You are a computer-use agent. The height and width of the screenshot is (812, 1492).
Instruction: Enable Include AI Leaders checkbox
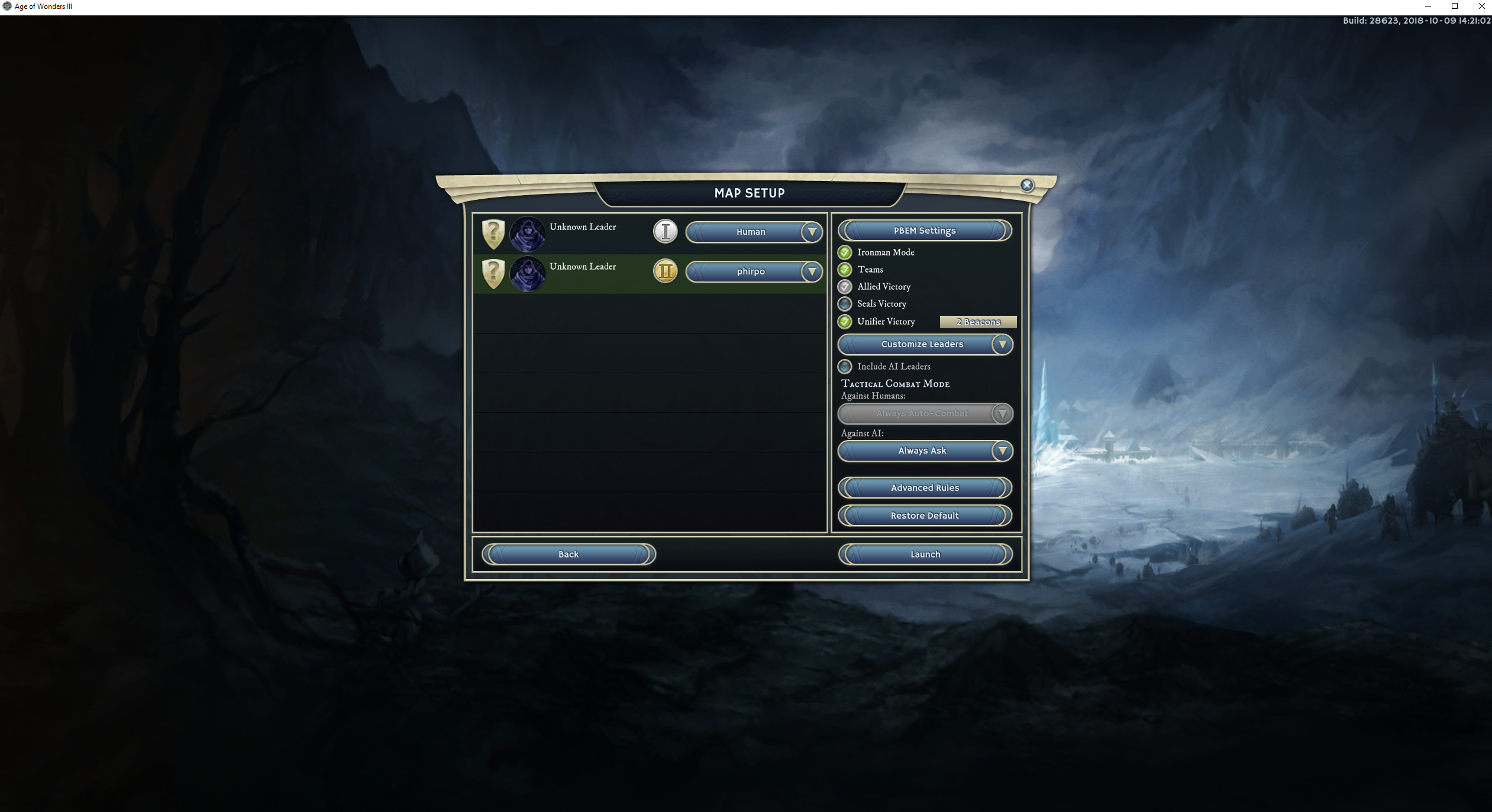[x=845, y=367]
